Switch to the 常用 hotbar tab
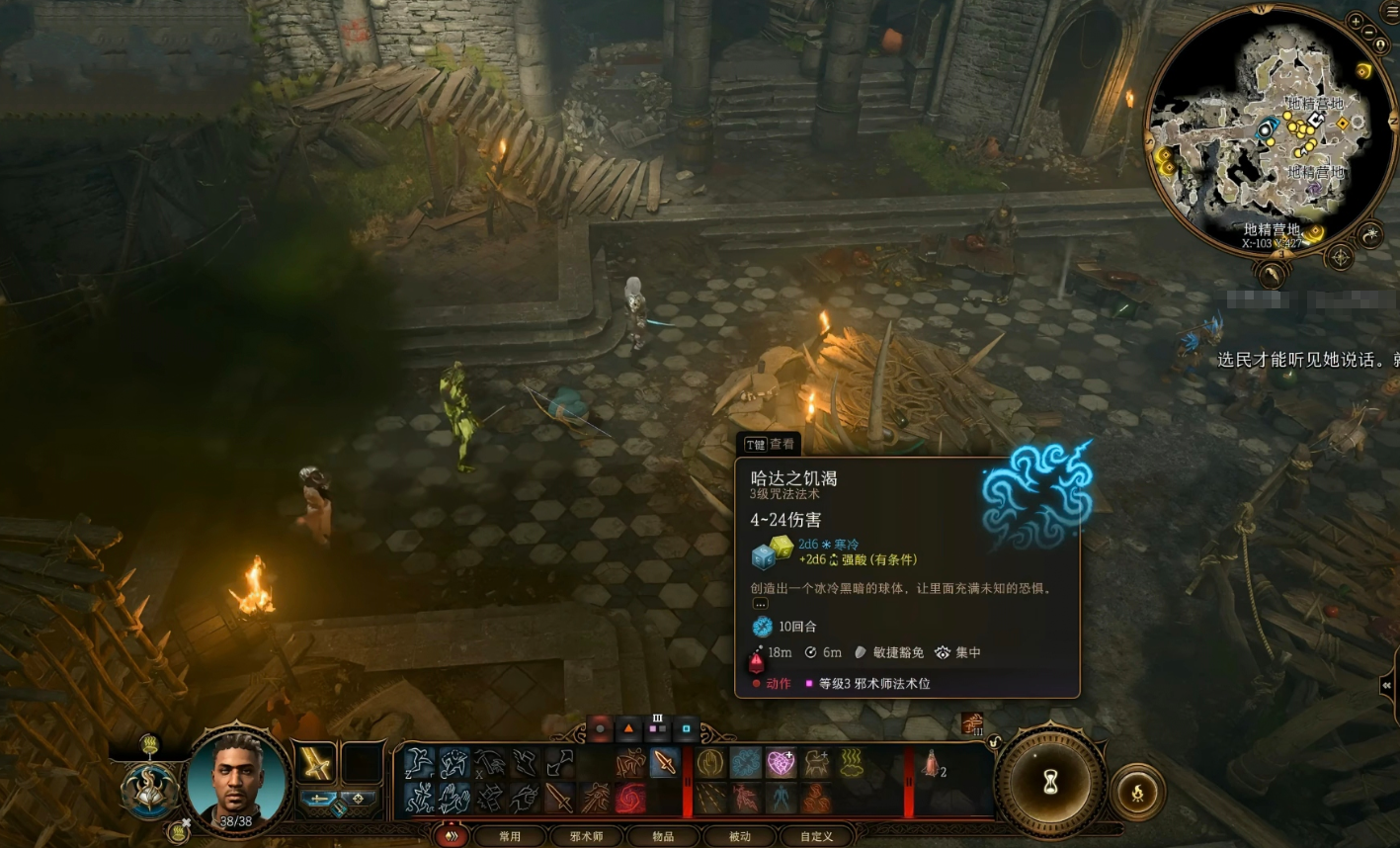Screen dimensions: 1400x848 pos(510,836)
